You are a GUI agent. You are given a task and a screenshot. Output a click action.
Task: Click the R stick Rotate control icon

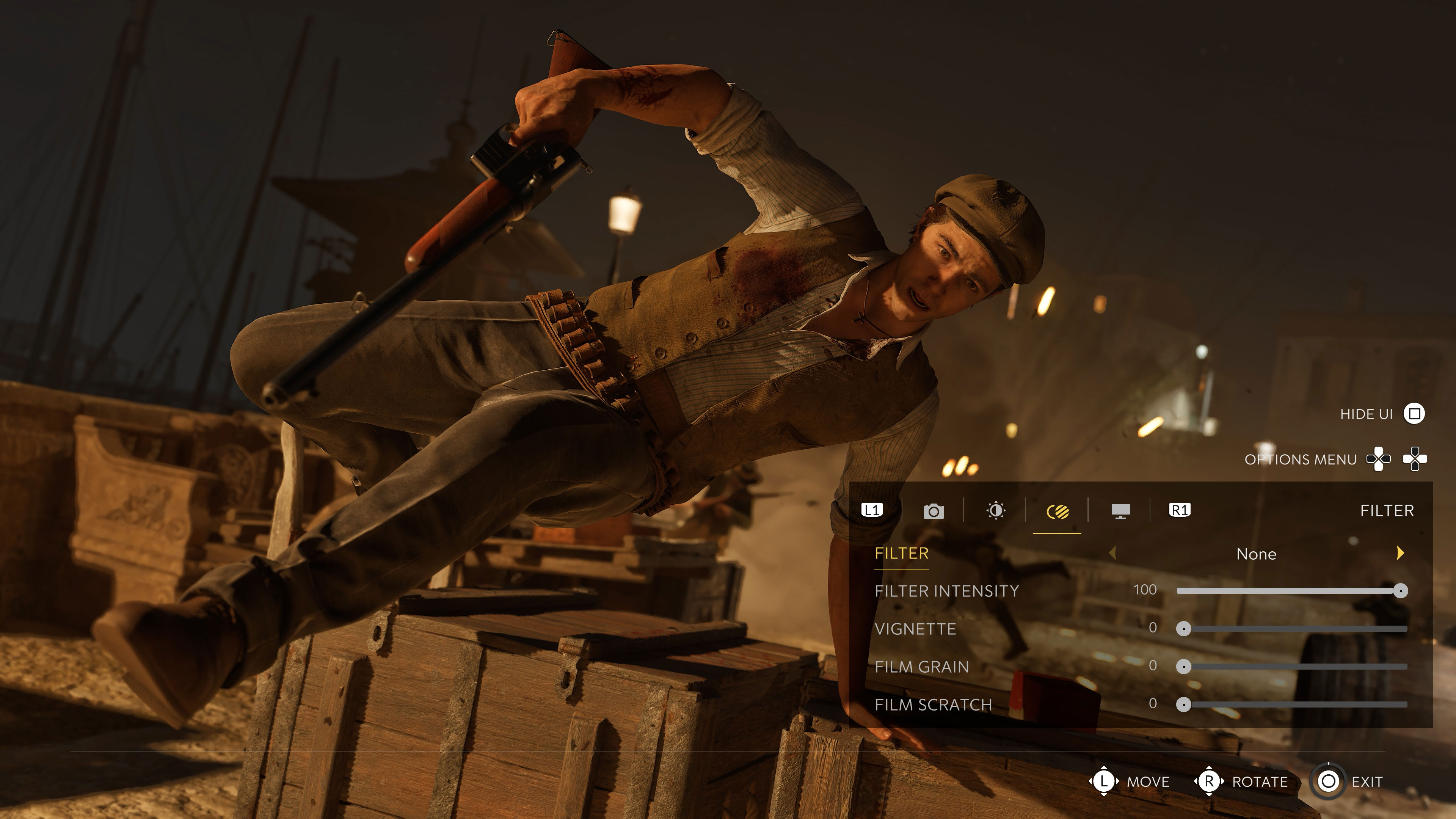[1209, 782]
